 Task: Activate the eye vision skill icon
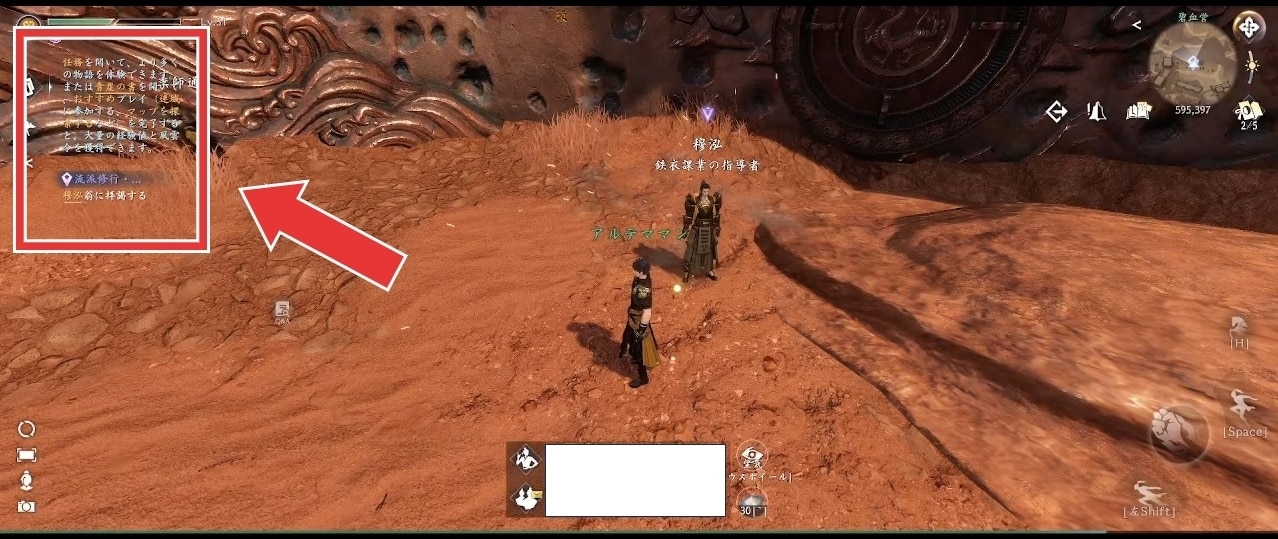(750, 457)
